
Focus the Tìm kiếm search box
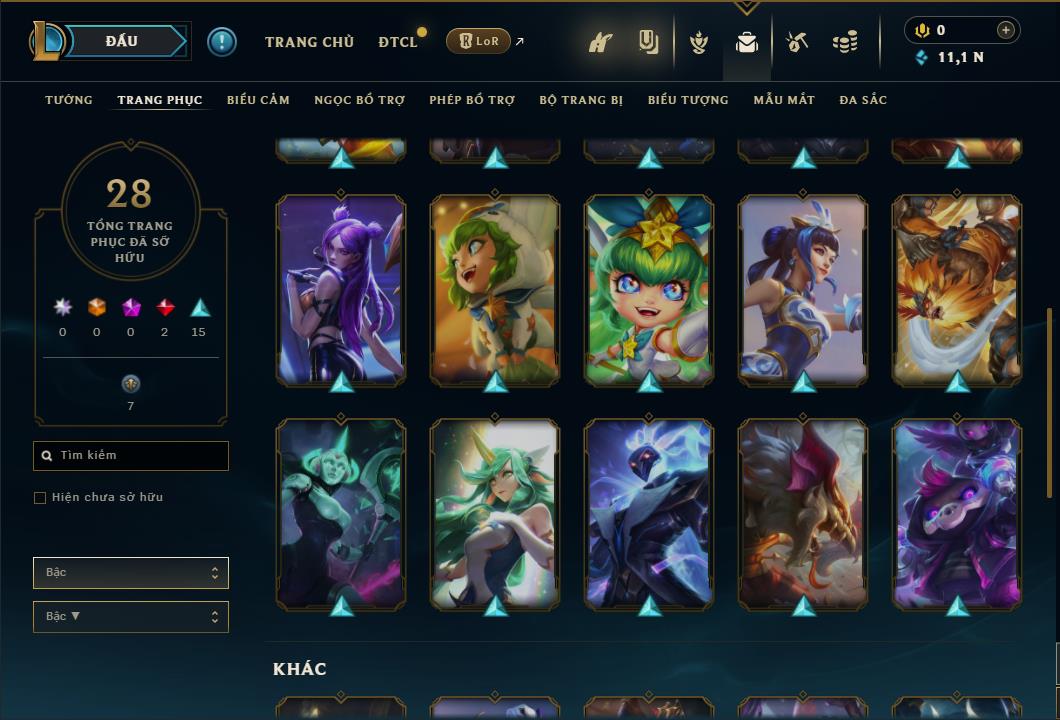[140, 456]
